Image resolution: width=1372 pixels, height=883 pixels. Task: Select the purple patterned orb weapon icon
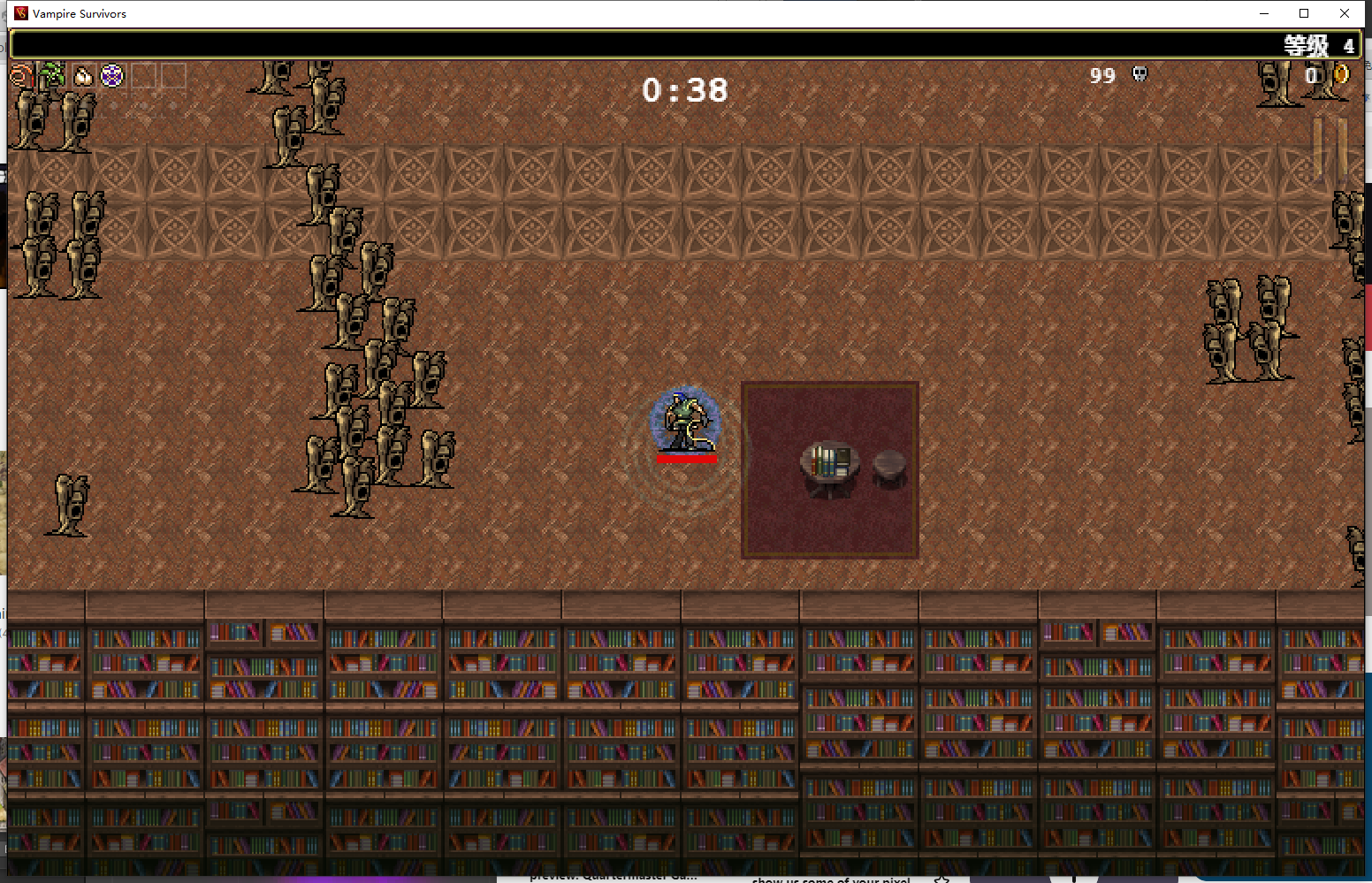tap(112, 76)
